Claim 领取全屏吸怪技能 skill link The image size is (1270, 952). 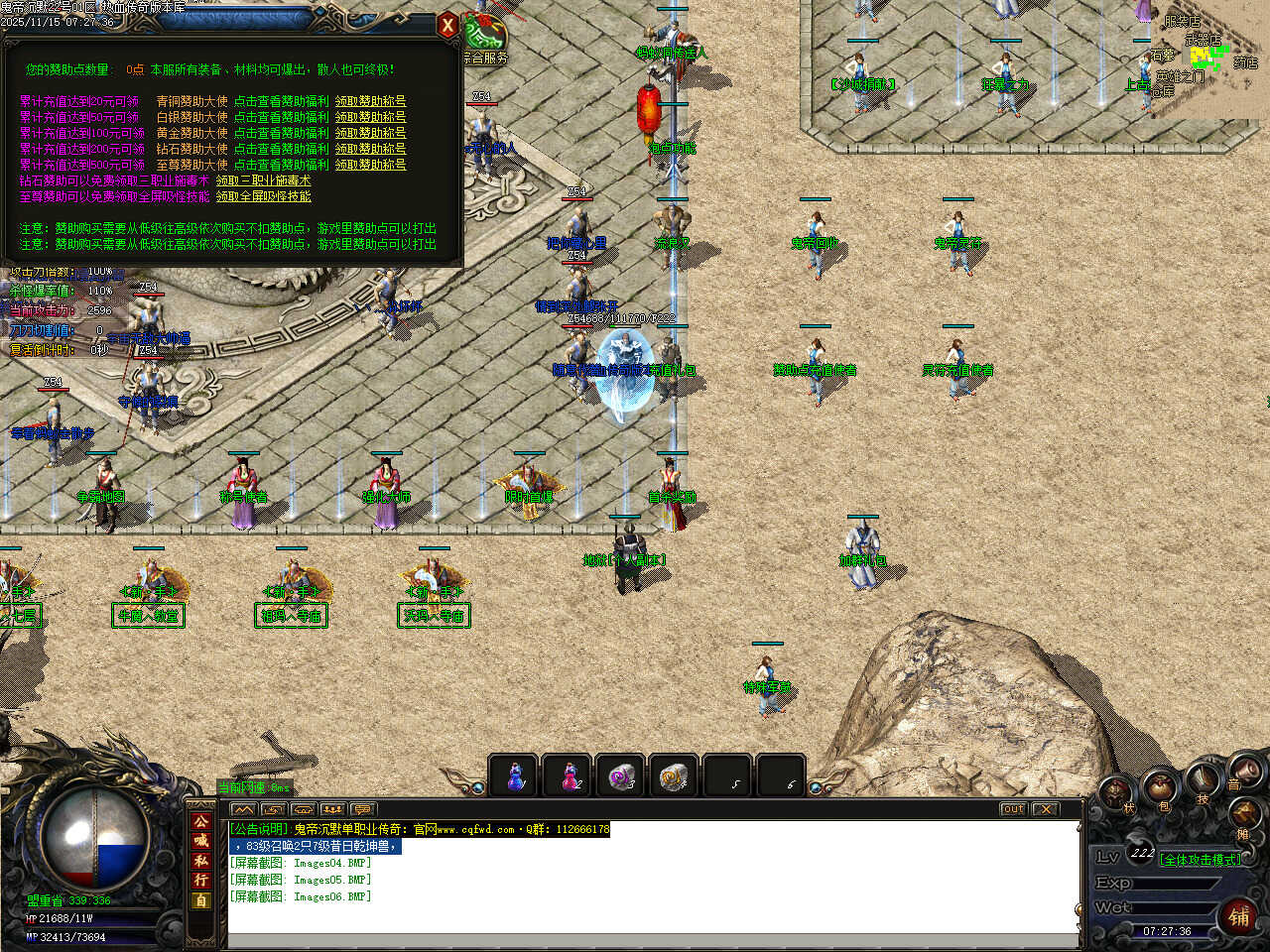[x=263, y=196]
